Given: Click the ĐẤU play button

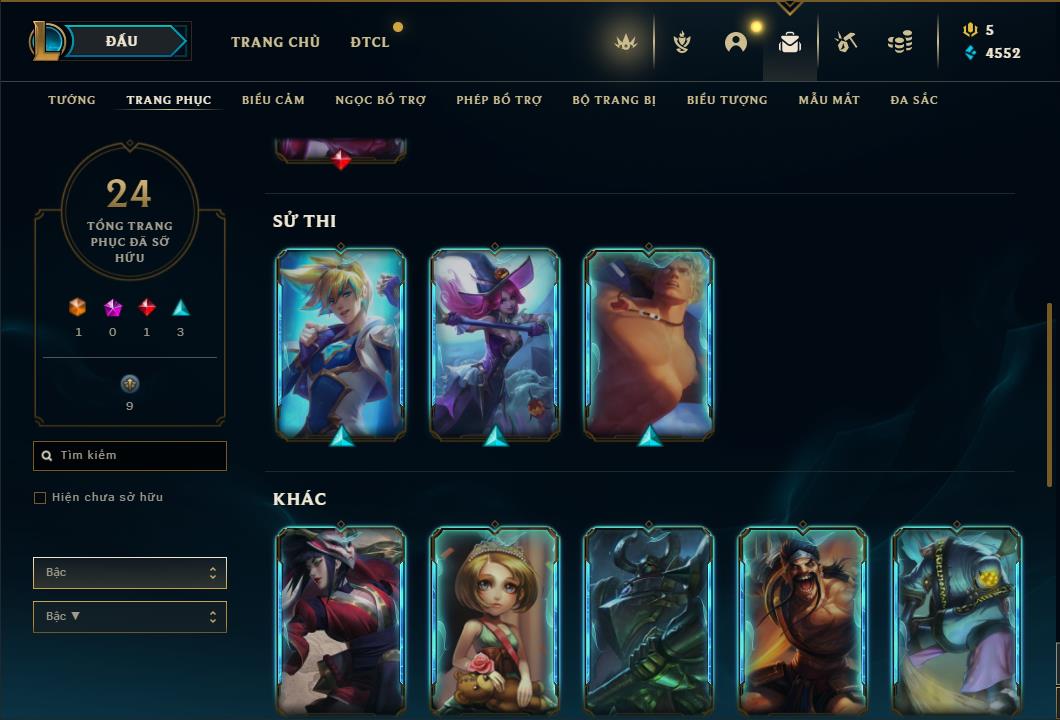Looking at the screenshot, I should [x=122, y=41].
